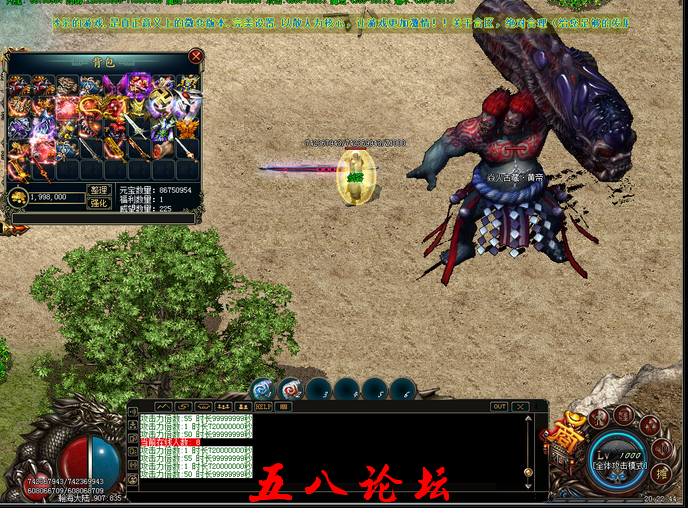This screenshot has width=688, height=508.
Task: Open the HELP button on the chat bar
Action: coord(264,407)
